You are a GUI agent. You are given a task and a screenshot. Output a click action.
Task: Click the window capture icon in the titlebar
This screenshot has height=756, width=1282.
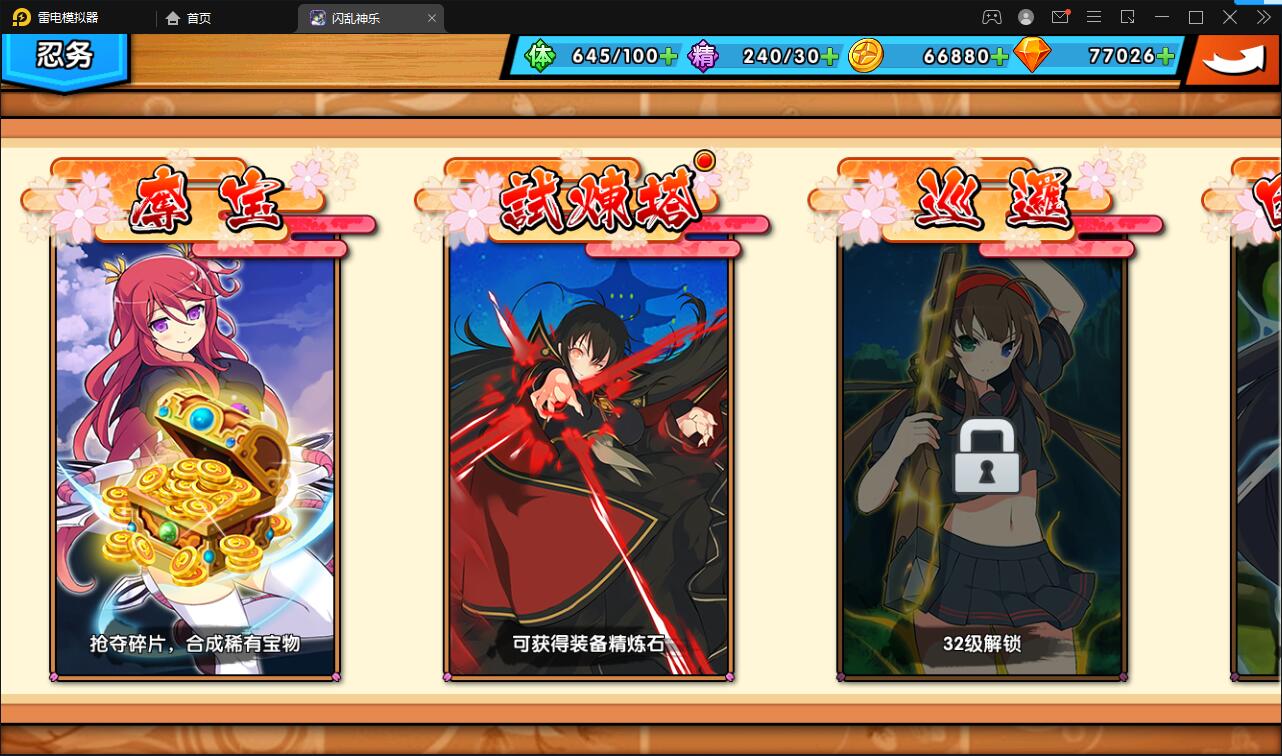[1127, 17]
